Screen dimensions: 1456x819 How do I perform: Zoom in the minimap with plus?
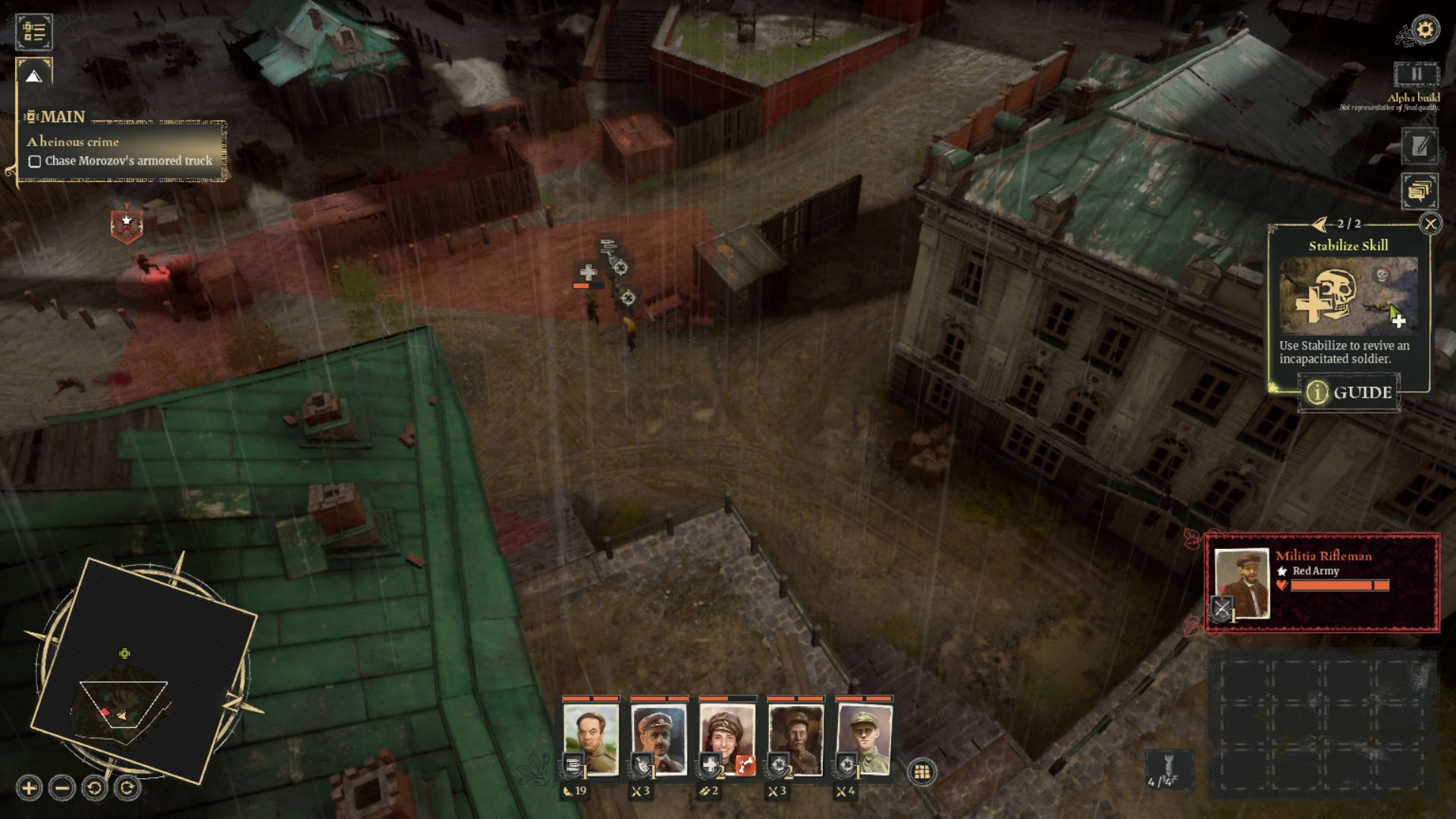point(29,789)
